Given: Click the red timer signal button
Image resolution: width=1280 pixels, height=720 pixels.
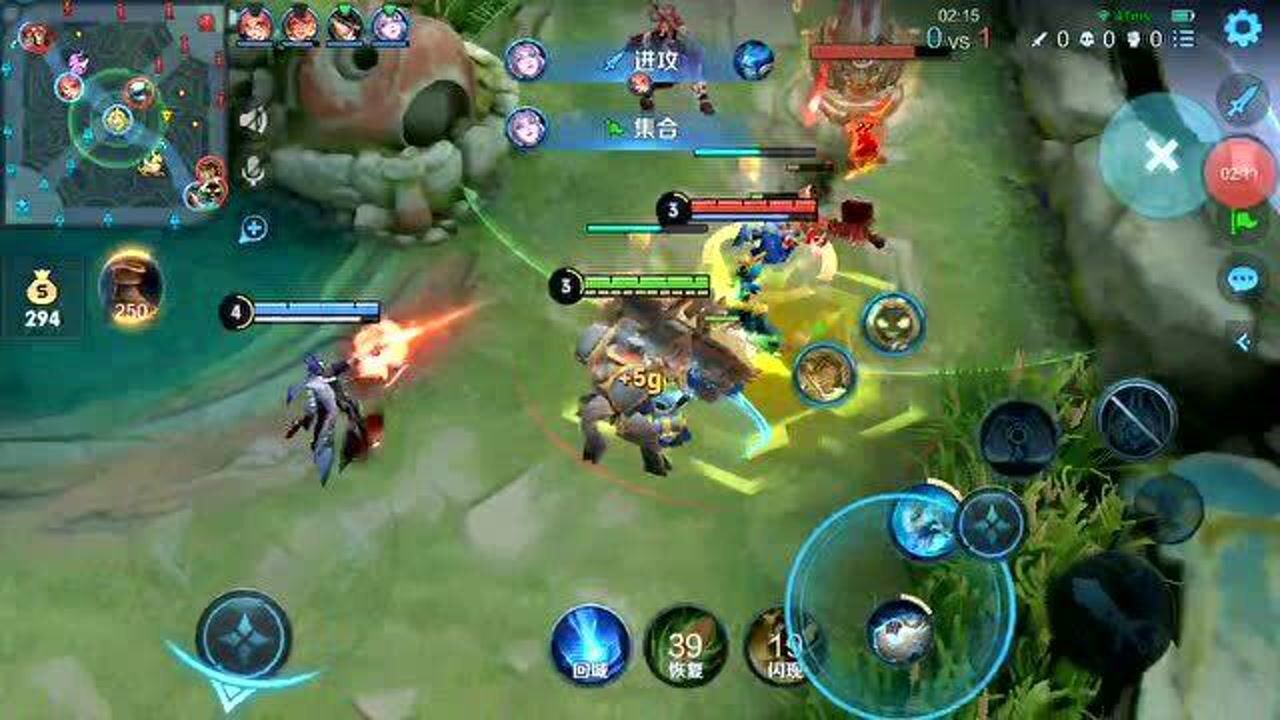Looking at the screenshot, I should [1239, 173].
